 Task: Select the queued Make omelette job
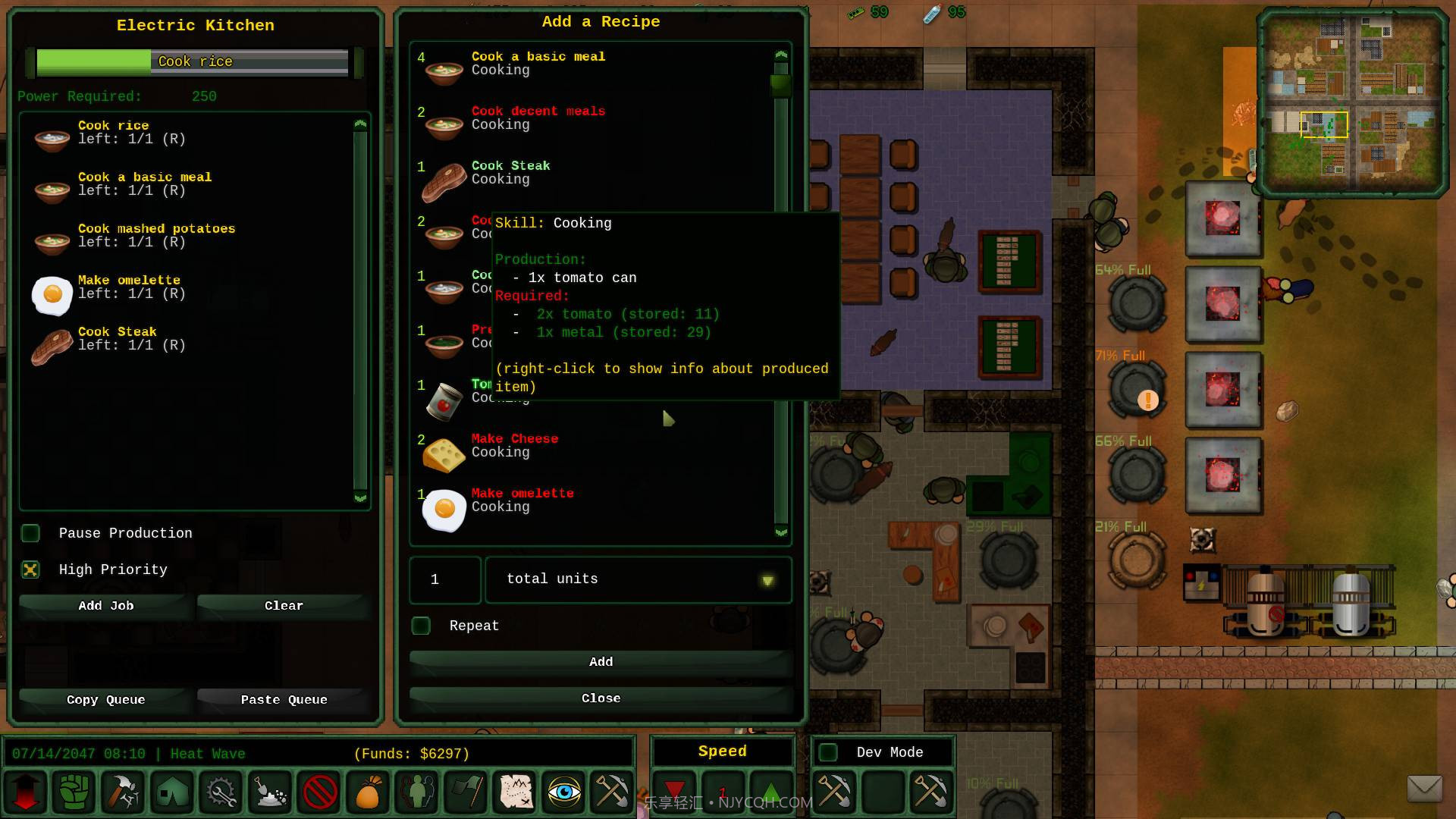129,287
